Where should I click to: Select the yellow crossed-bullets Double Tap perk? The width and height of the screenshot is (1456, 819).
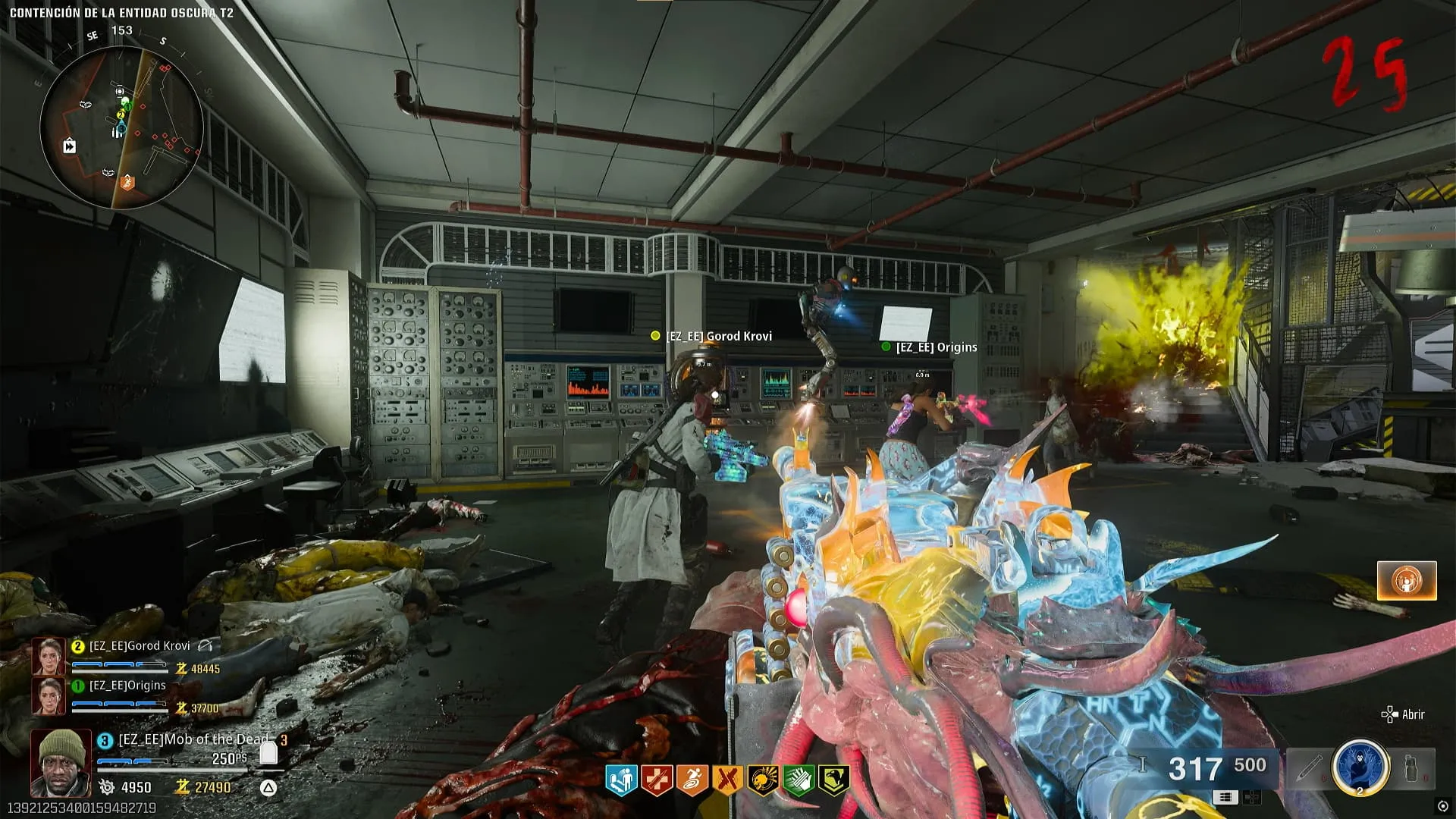click(726, 780)
